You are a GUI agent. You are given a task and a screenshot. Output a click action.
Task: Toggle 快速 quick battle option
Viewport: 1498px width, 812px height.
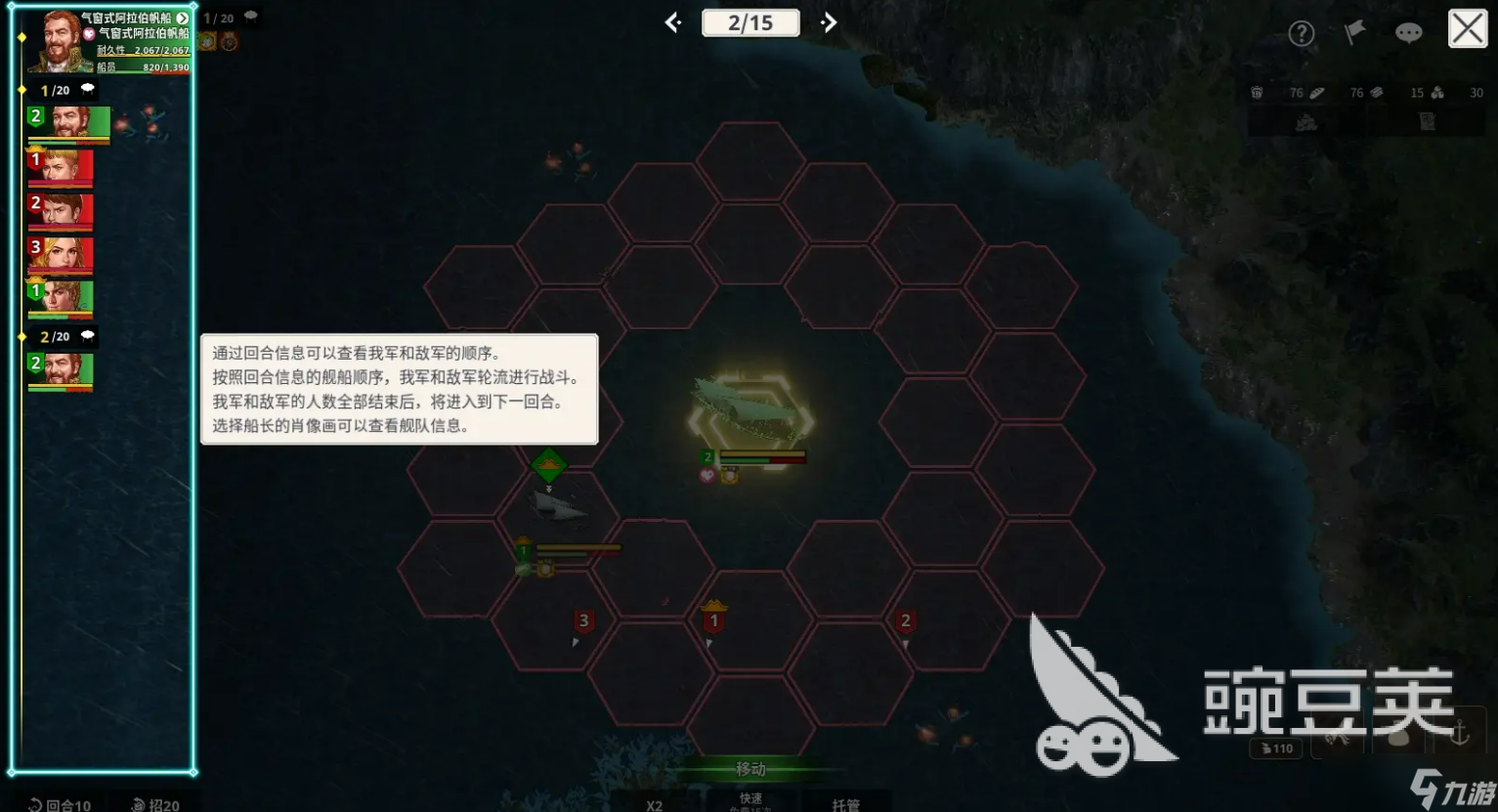coord(749,799)
